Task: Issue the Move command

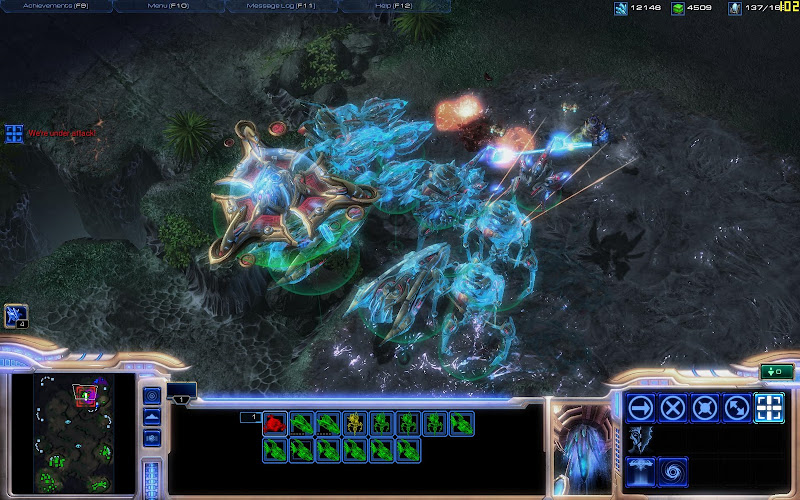Action: (x=641, y=407)
